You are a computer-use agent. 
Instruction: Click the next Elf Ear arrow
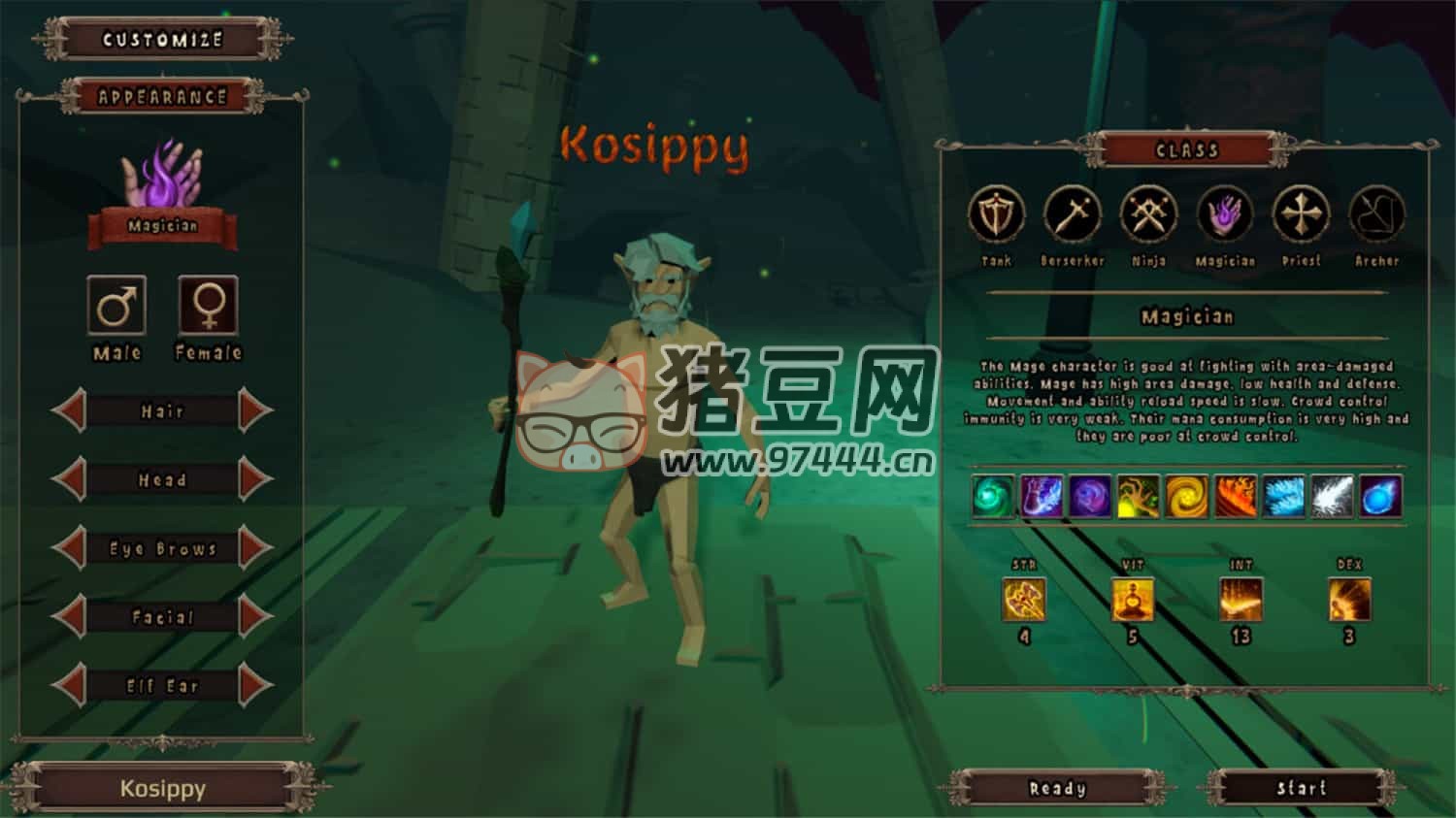coord(255,686)
